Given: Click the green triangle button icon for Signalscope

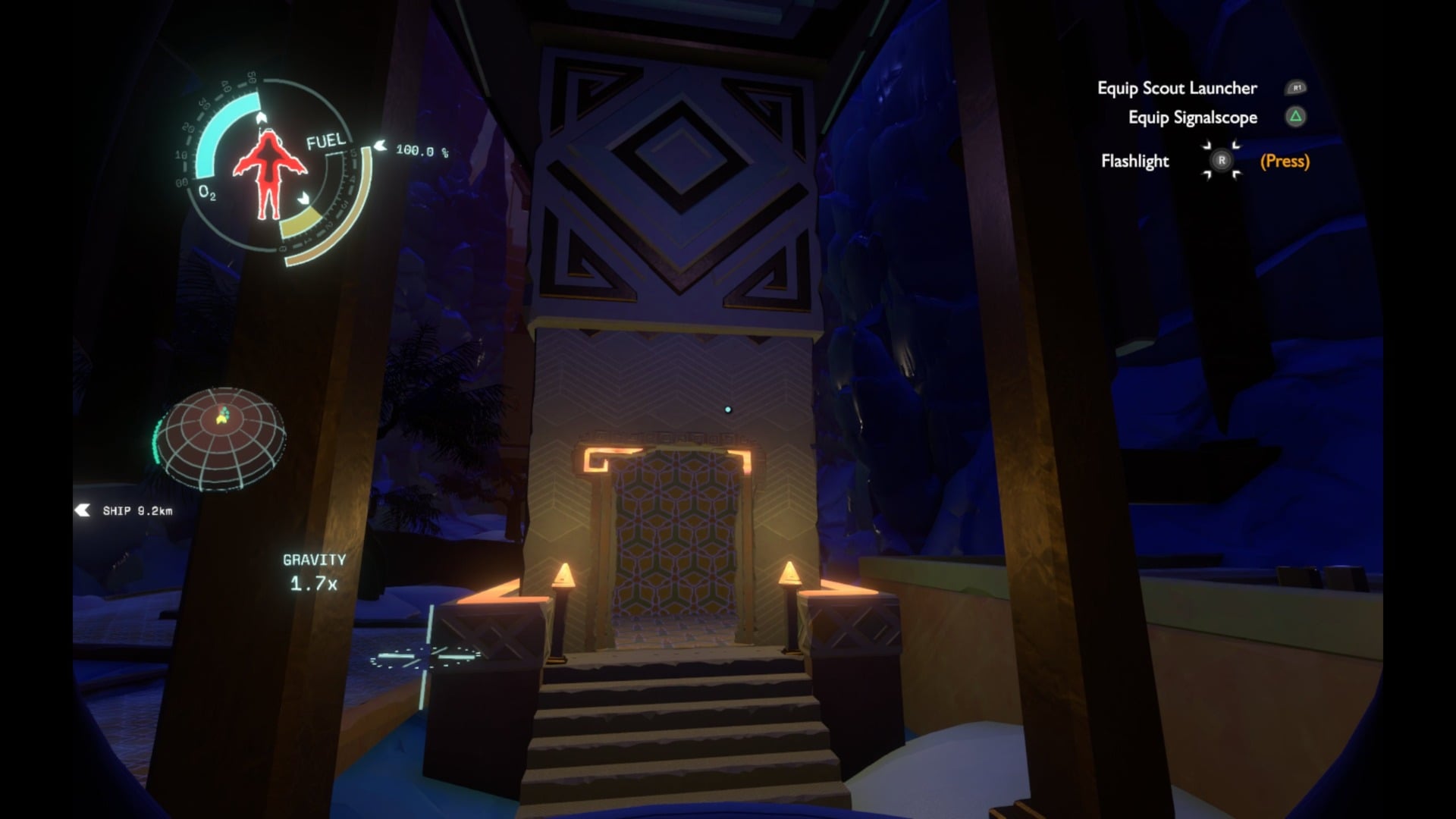Looking at the screenshot, I should (x=1294, y=118).
